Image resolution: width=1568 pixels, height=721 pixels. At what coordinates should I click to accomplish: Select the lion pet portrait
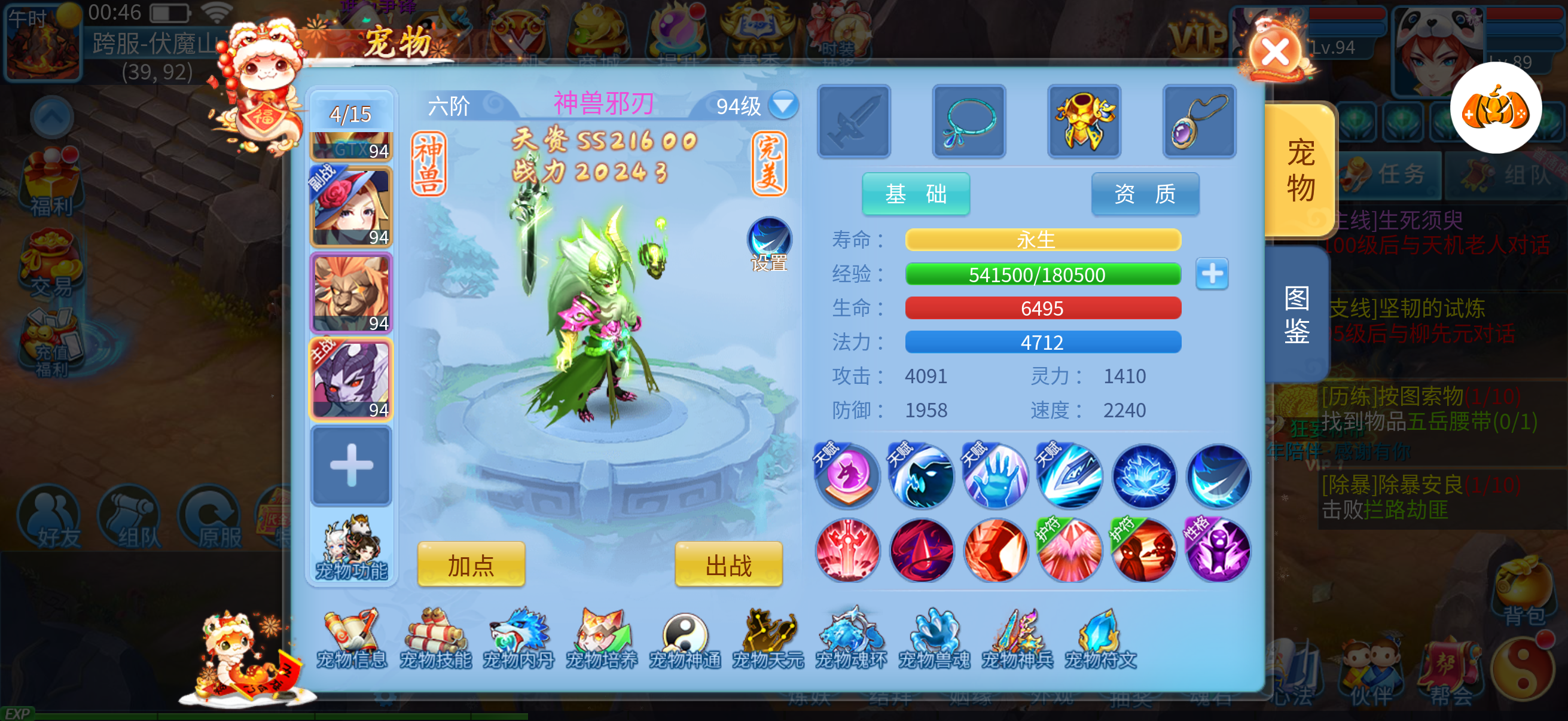(x=351, y=294)
